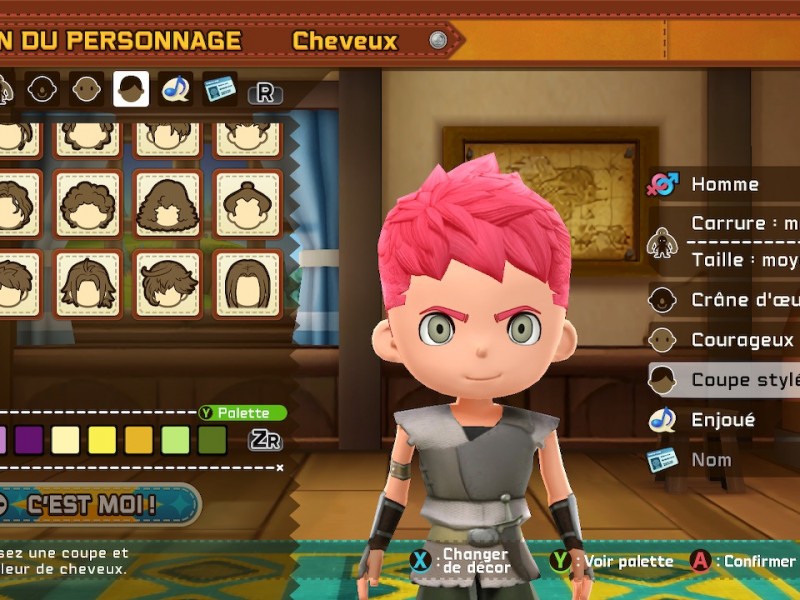
Task: Switch to the smiling face tab
Action: pyautogui.click(x=42, y=89)
